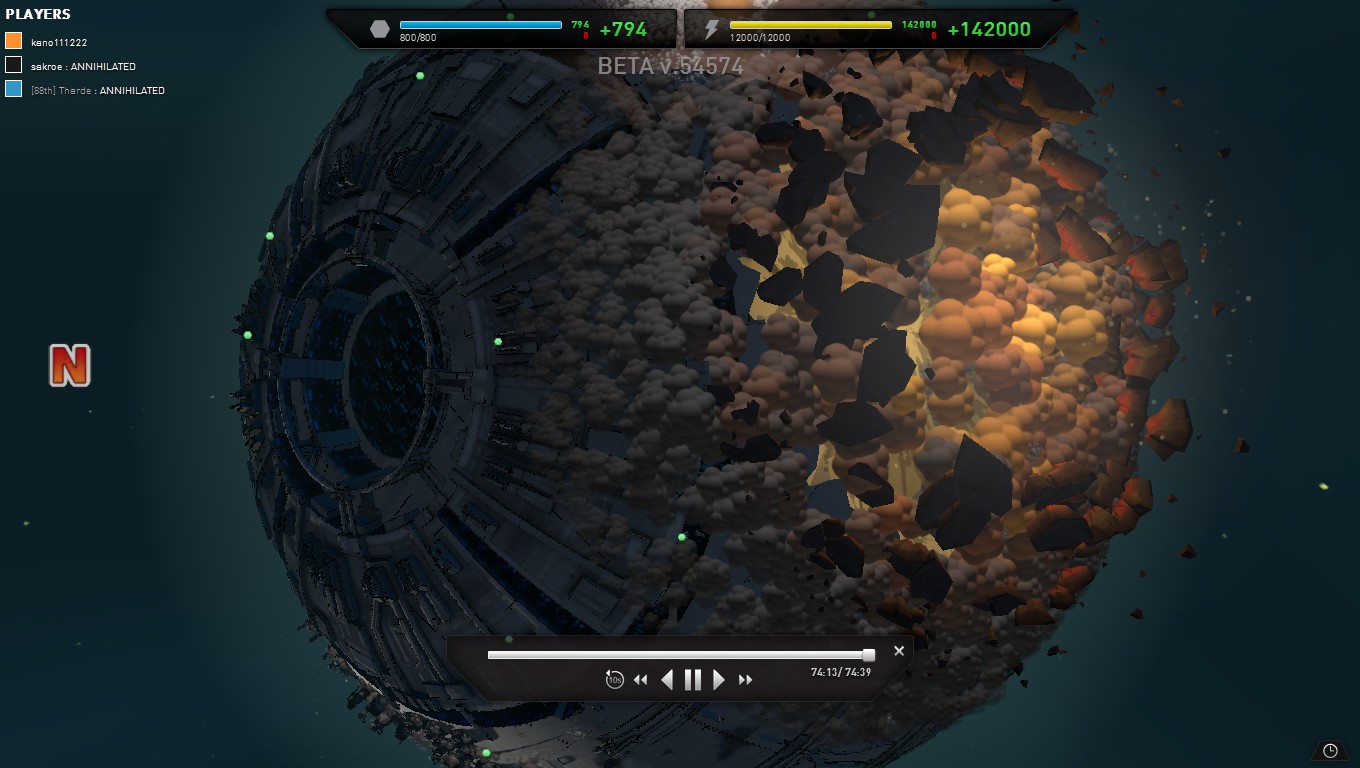Click the 10-second rewind icon
This screenshot has width=1360, height=768.
pyautogui.click(x=614, y=679)
